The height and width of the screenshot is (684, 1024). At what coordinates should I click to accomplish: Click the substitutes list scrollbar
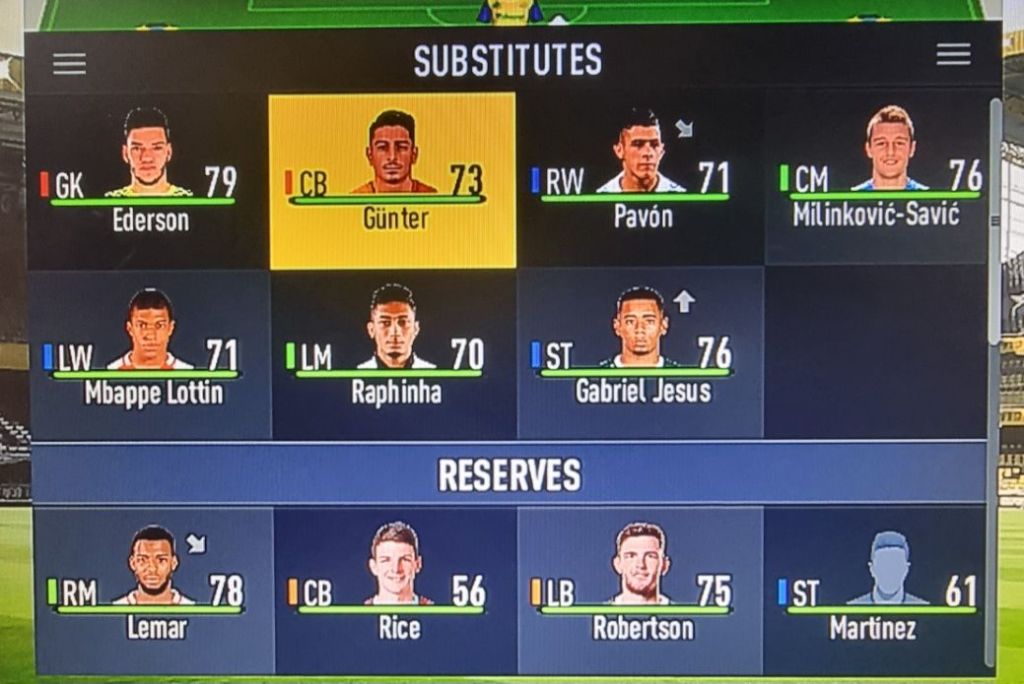(993, 220)
